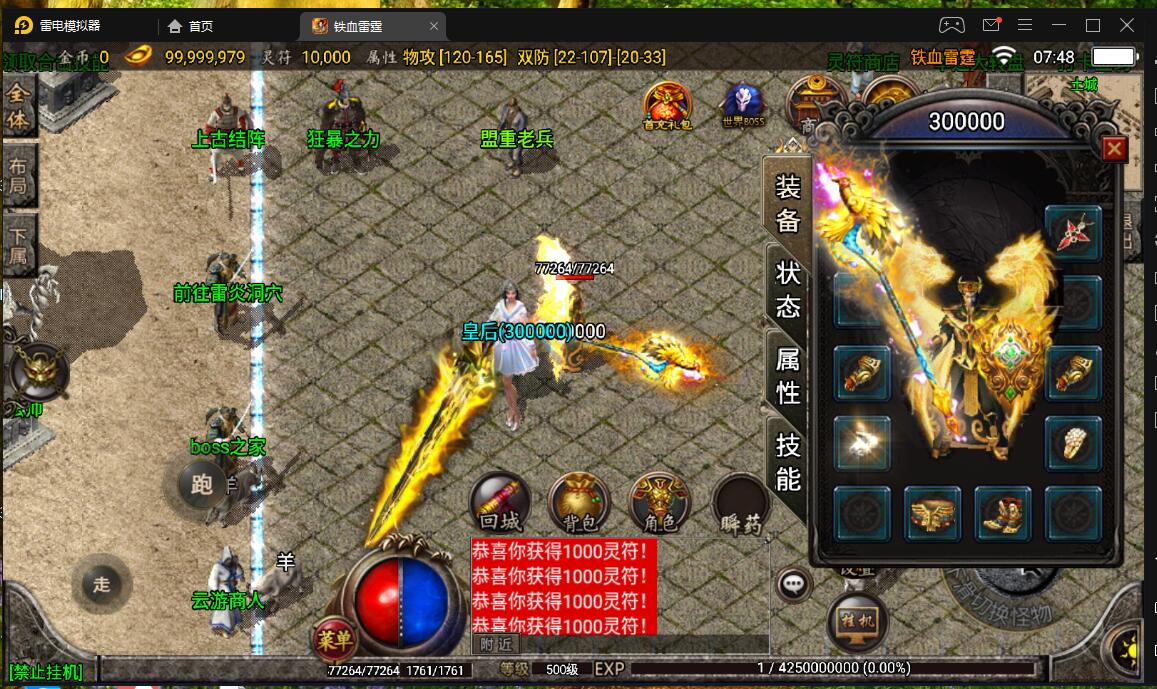Select the red necklace slot at top
Screen dimensions: 1157x689
click(x=1073, y=232)
